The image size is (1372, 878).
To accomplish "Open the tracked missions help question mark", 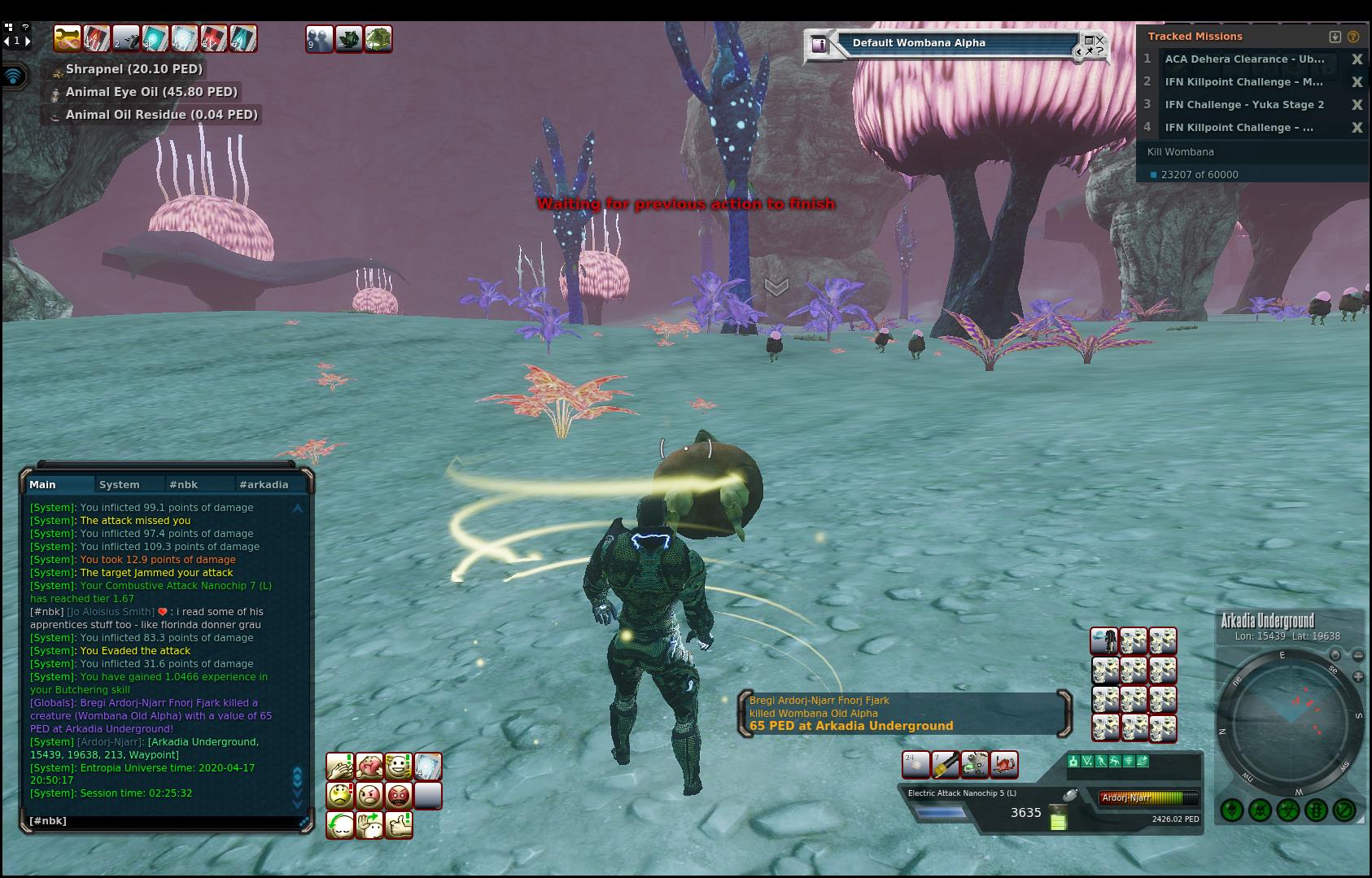I will (1353, 37).
